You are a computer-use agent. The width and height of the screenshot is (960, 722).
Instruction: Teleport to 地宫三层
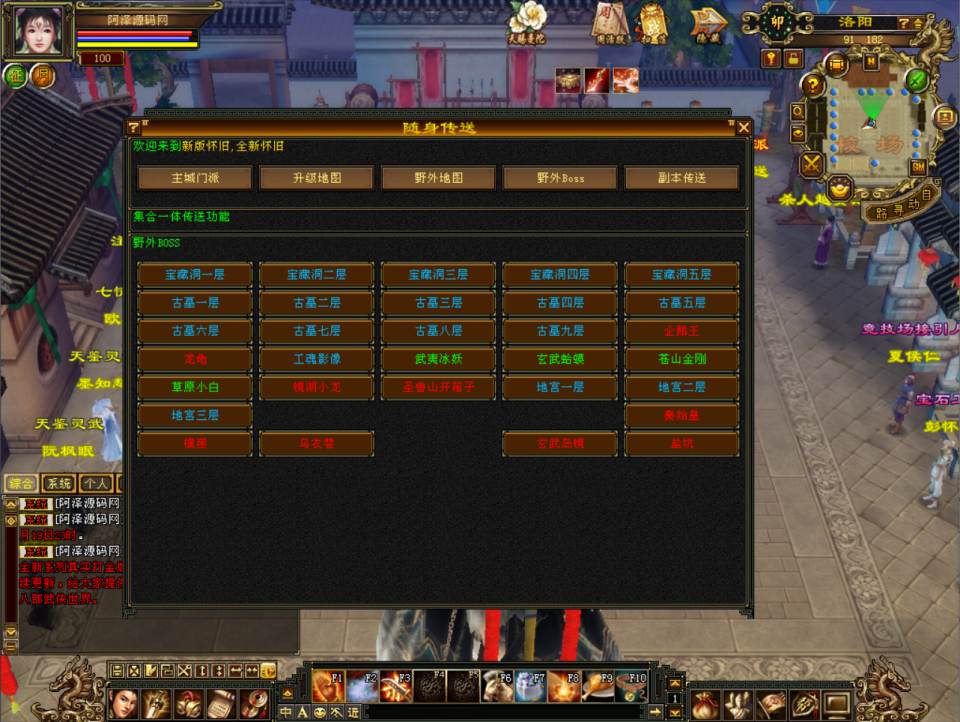tap(195, 415)
